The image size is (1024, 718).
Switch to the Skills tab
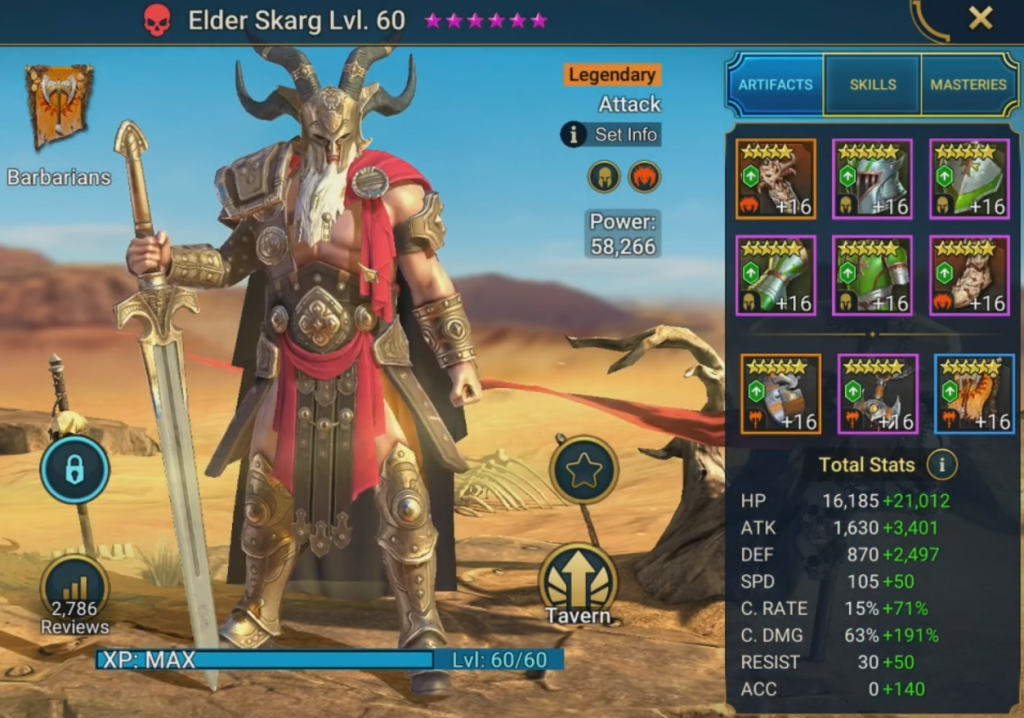coord(872,85)
